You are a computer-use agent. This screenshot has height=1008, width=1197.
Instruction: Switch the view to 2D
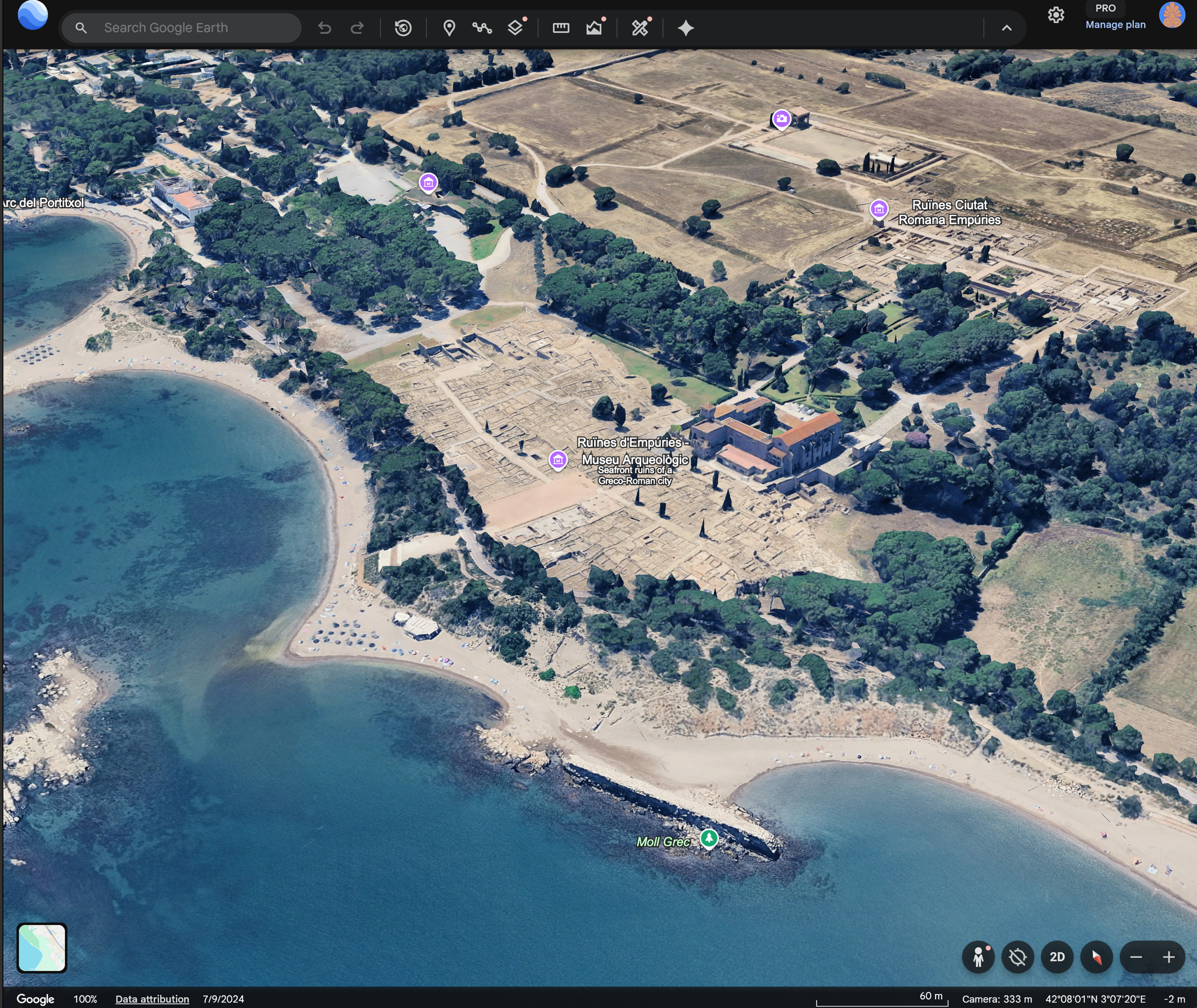pyautogui.click(x=1056, y=957)
